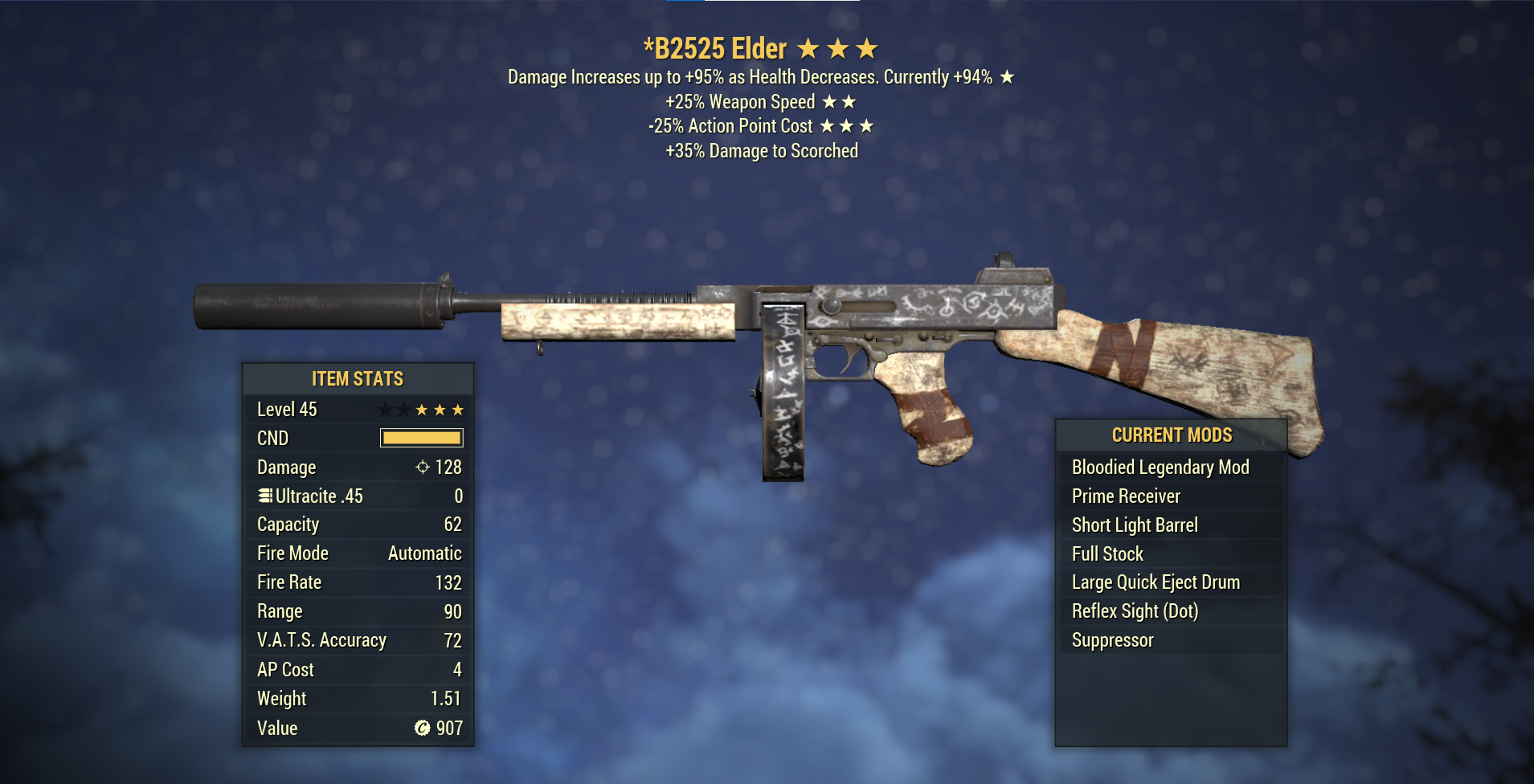Viewport: 1534px width, 784px height.
Task: Click the Damage crosshair icon
Action: click(423, 467)
